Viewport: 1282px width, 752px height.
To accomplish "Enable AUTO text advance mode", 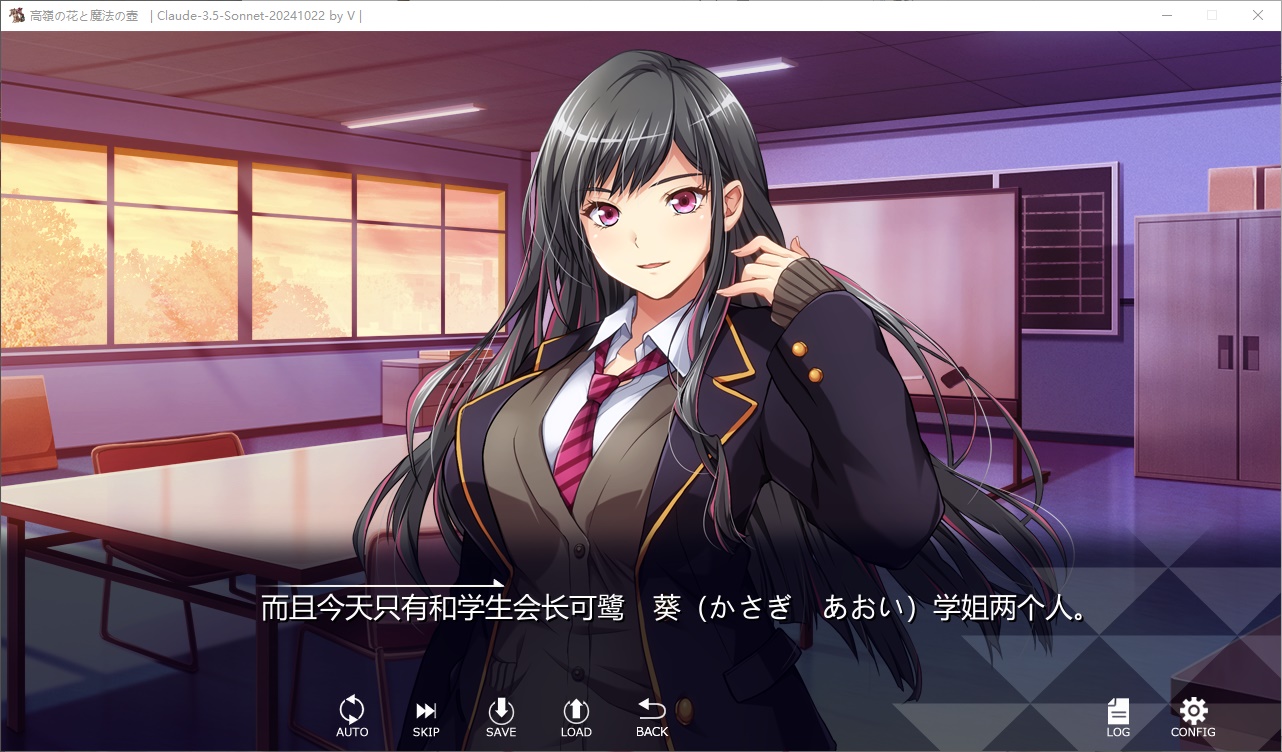I will coord(352,716).
